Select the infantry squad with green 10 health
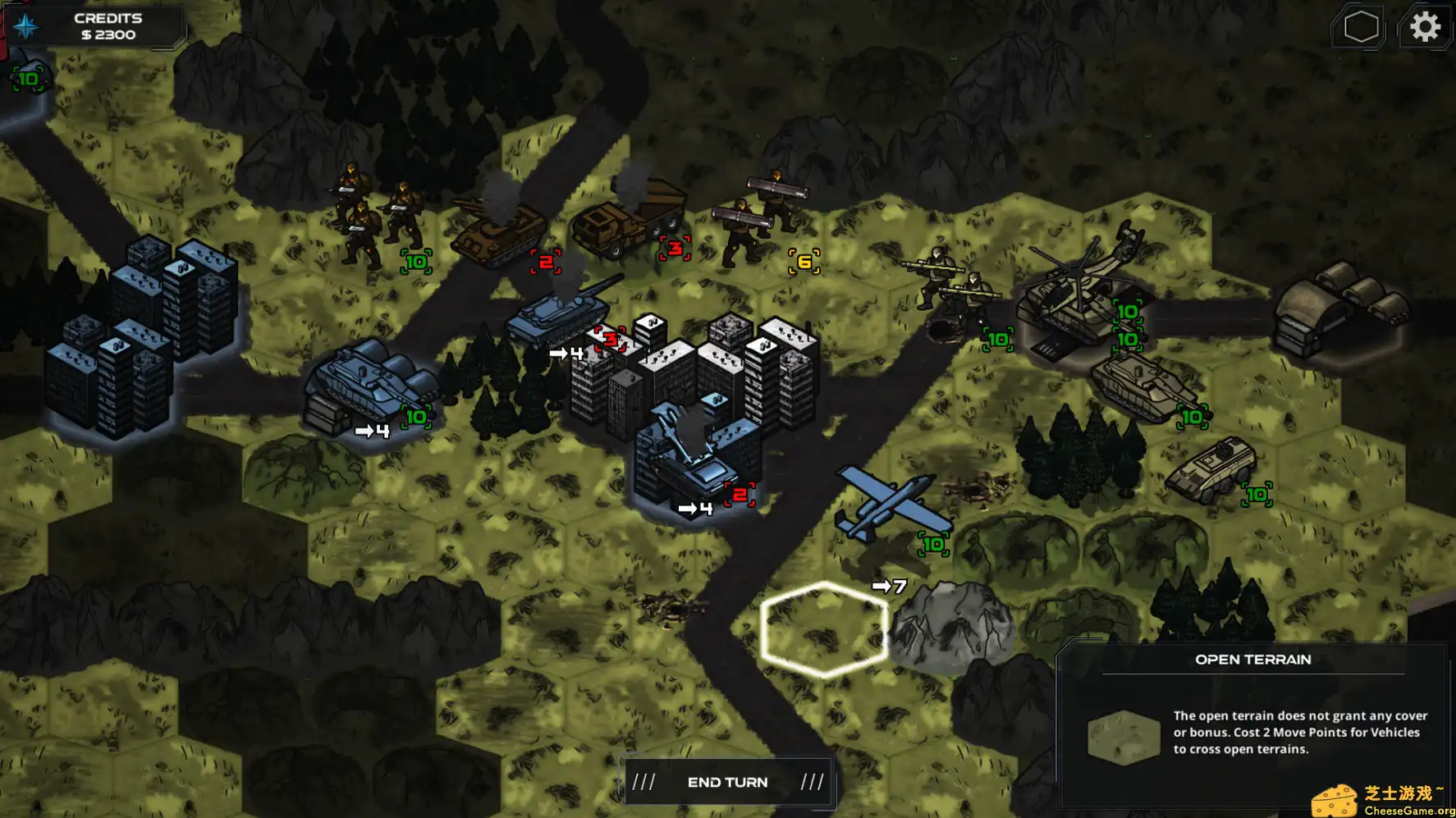1456x818 pixels. (373, 213)
